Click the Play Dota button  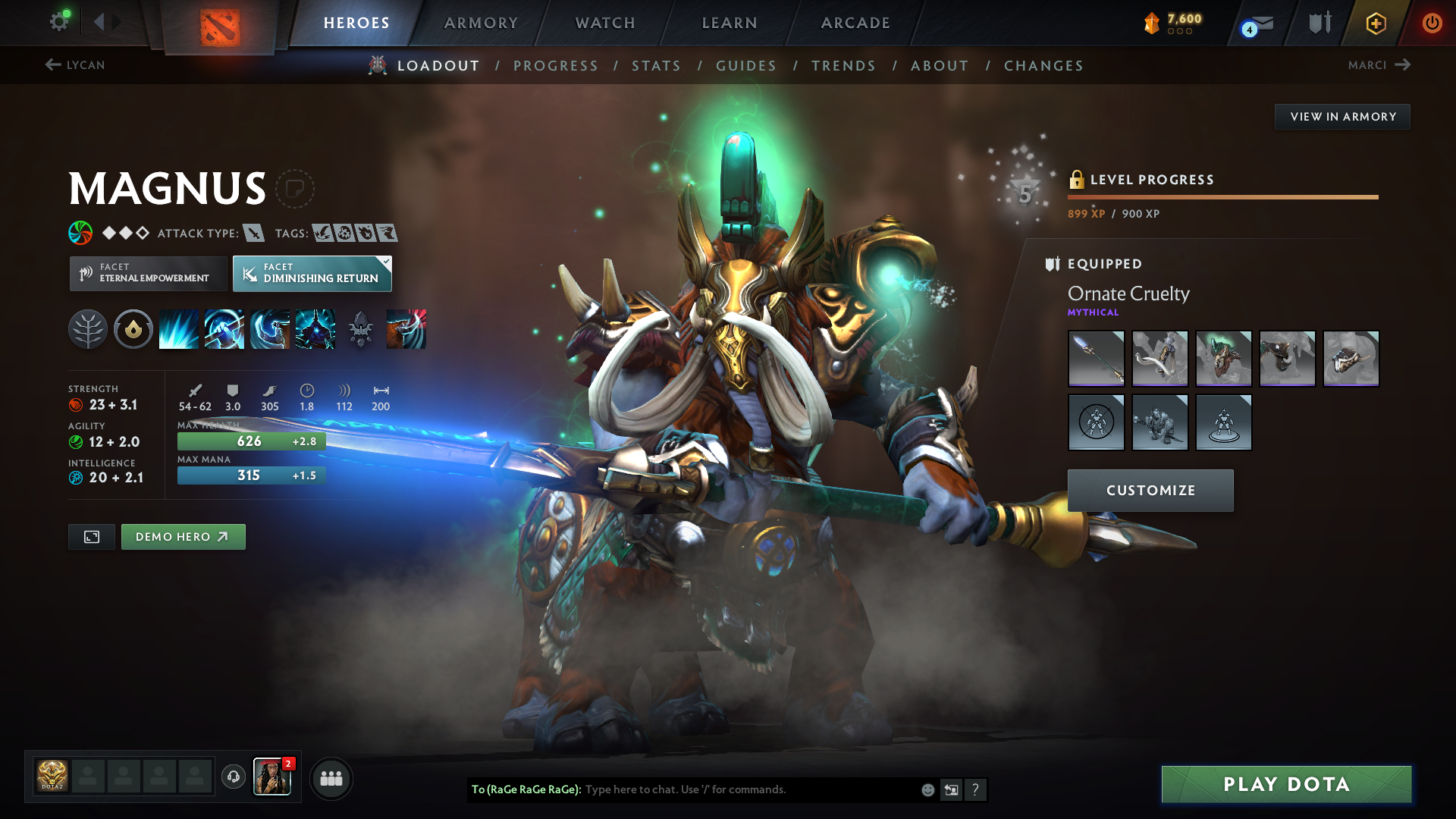tap(1286, 784)
